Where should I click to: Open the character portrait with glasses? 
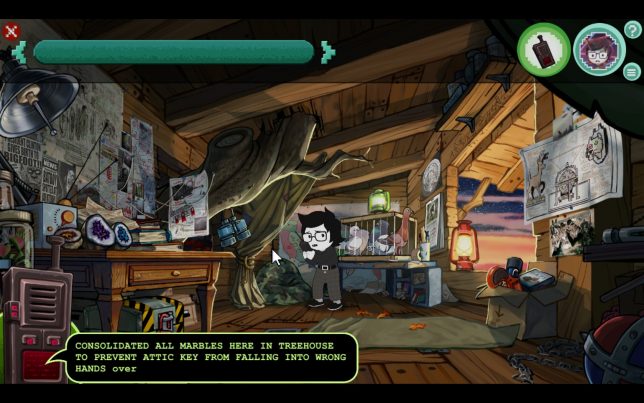(x=599, y=49)
